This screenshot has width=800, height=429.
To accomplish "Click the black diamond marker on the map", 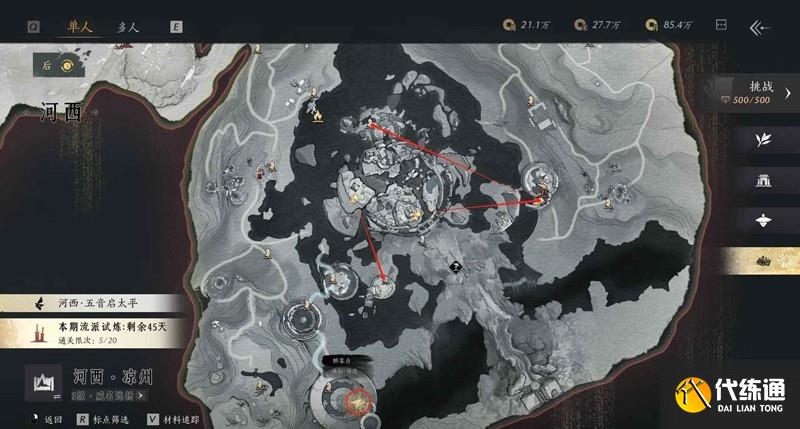I will click(455, 266).
